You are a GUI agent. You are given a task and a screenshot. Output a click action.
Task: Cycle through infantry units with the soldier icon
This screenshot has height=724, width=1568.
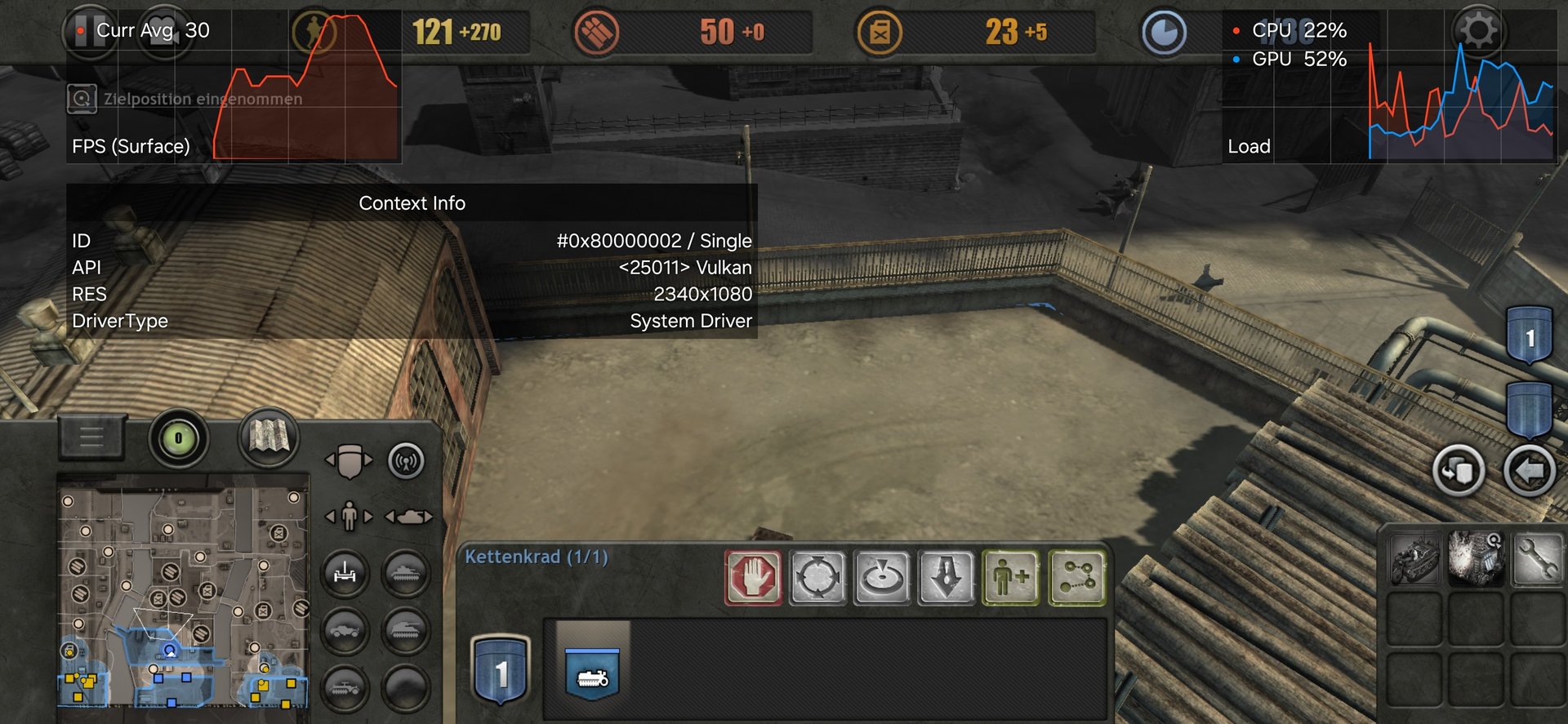[x=350, y=516]
